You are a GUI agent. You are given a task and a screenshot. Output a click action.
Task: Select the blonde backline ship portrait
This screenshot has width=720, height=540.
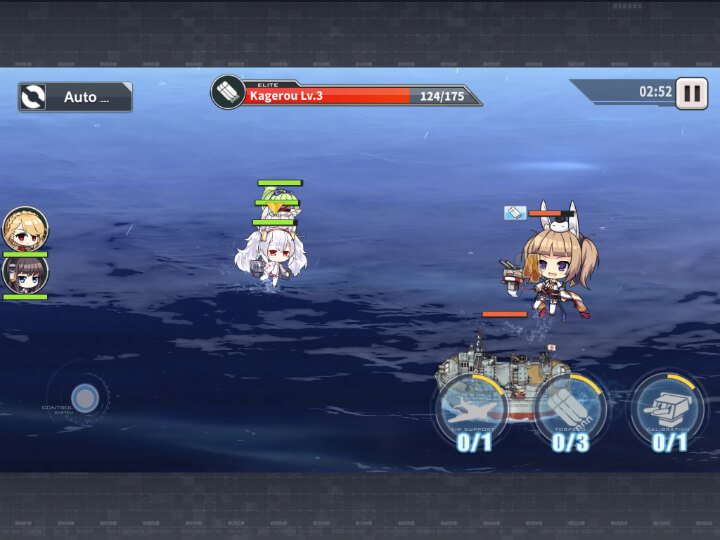[25, 229]
